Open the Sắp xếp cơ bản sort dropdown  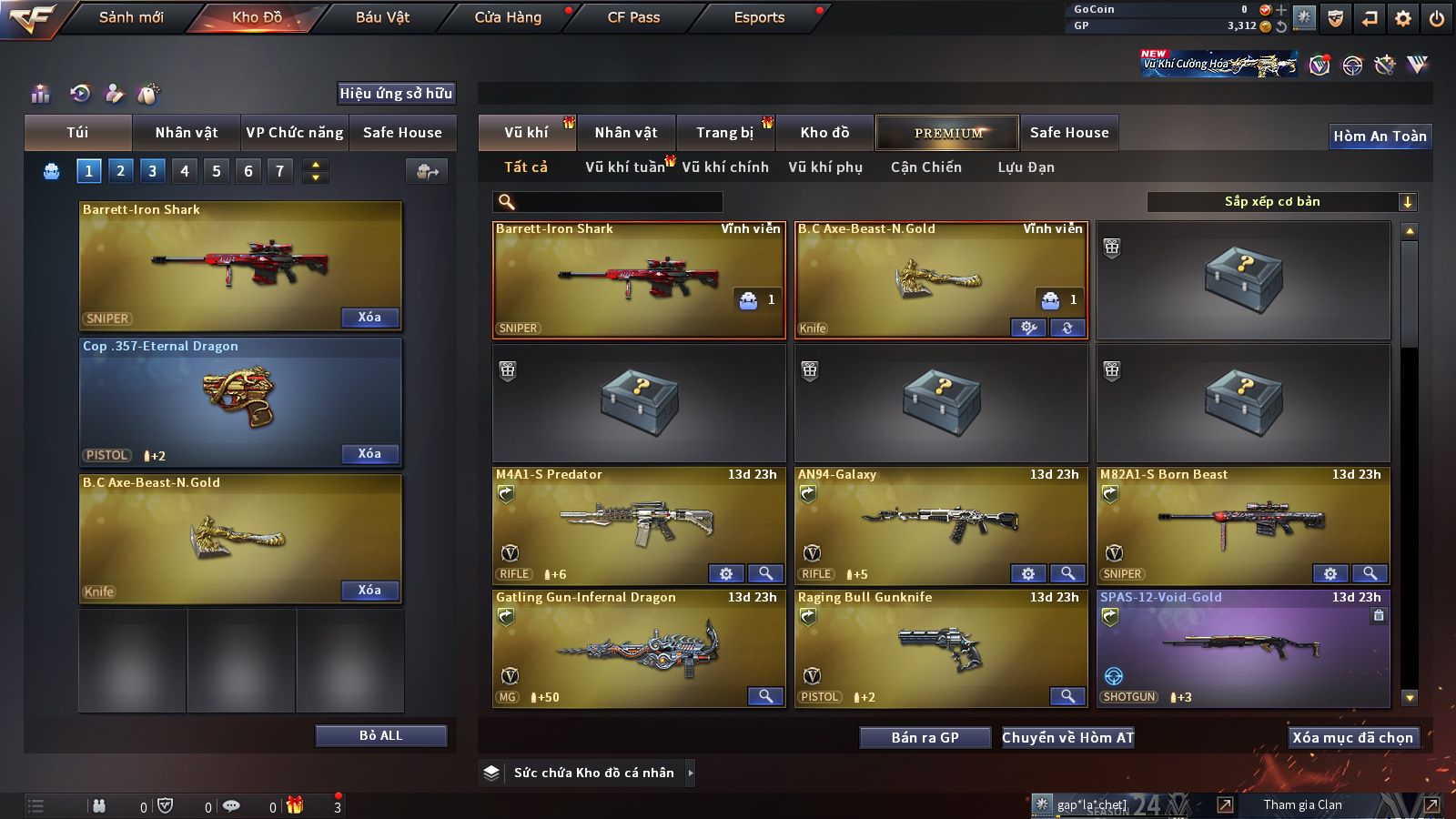point(1282,202)
